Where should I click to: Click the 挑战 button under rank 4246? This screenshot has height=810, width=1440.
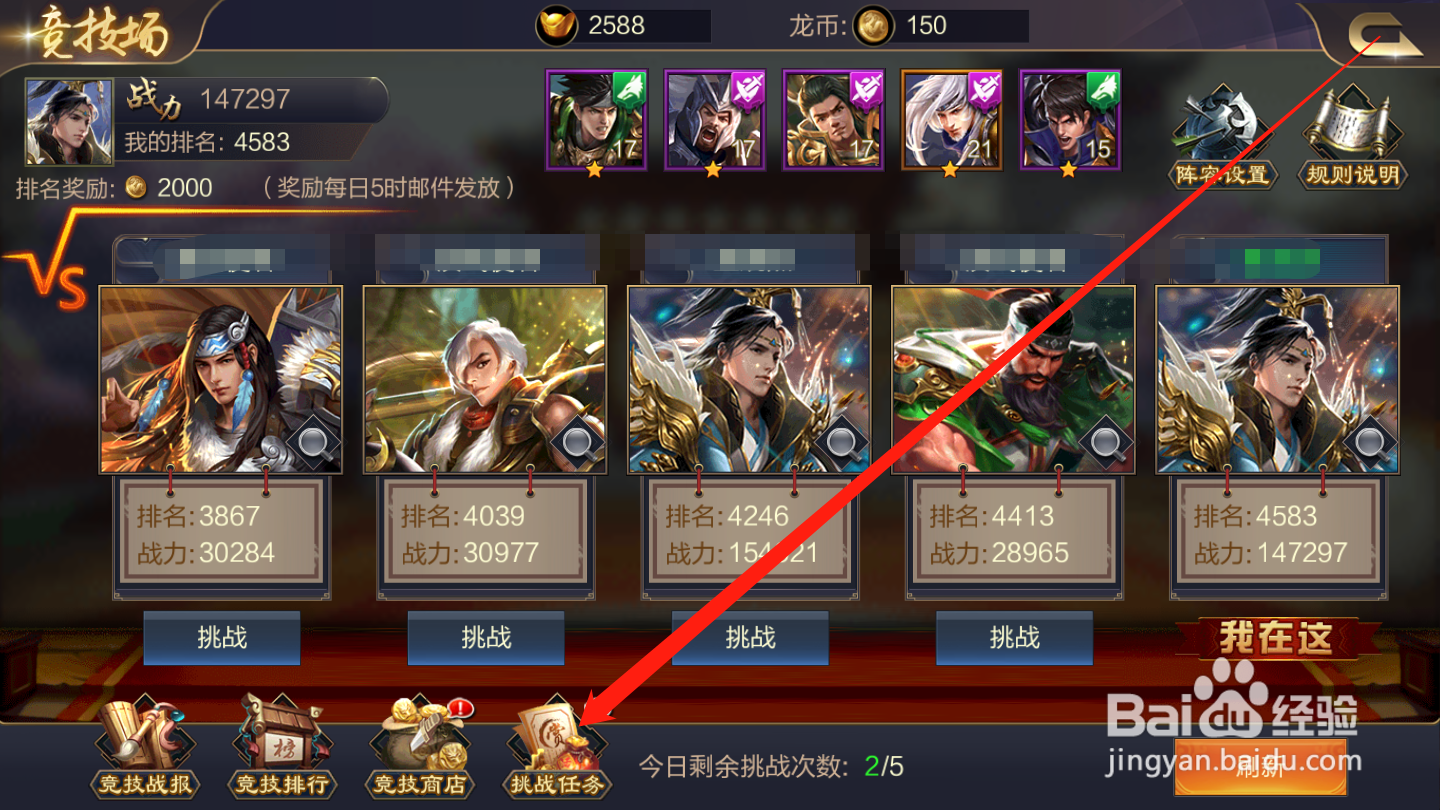(x=750, y=638)
